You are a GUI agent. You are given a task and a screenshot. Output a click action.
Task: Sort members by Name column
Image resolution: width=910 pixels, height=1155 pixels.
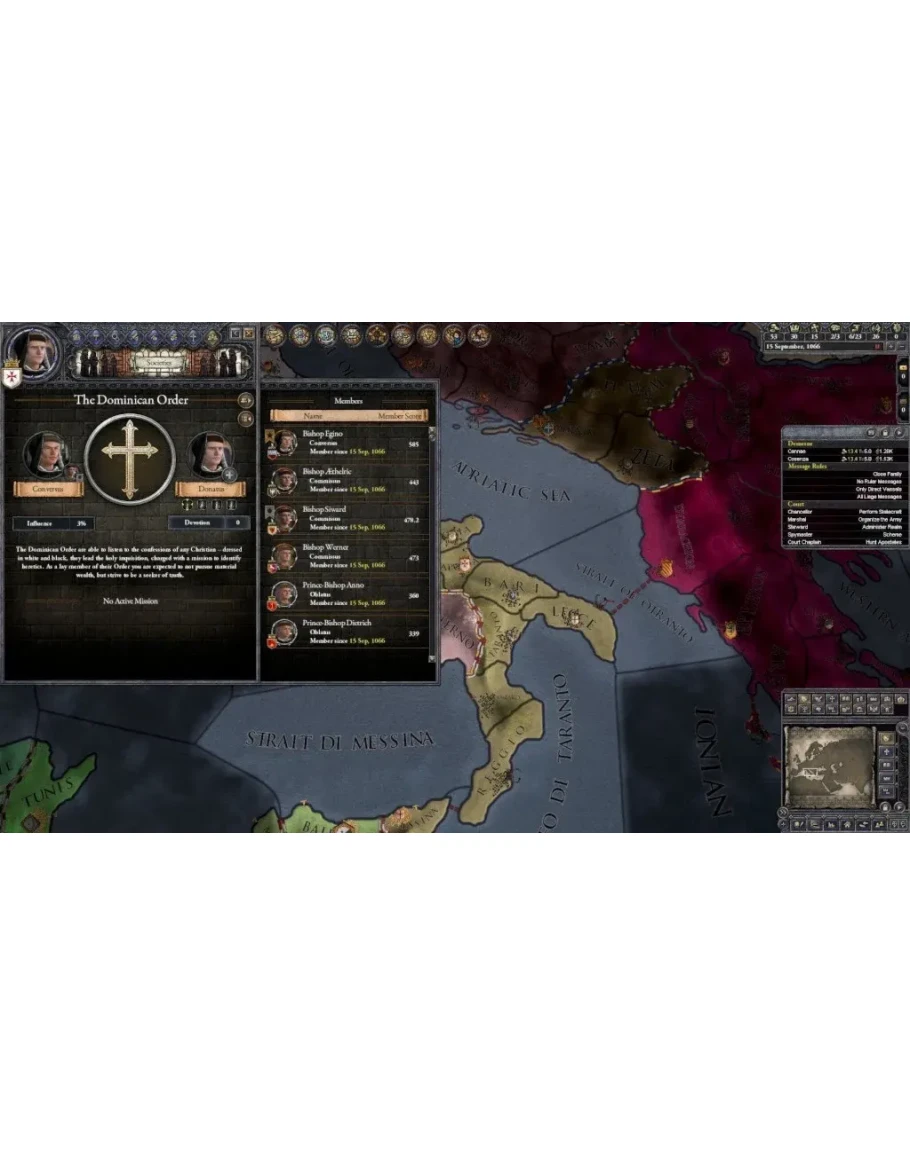pyautogui.click(x=313, y=415)
